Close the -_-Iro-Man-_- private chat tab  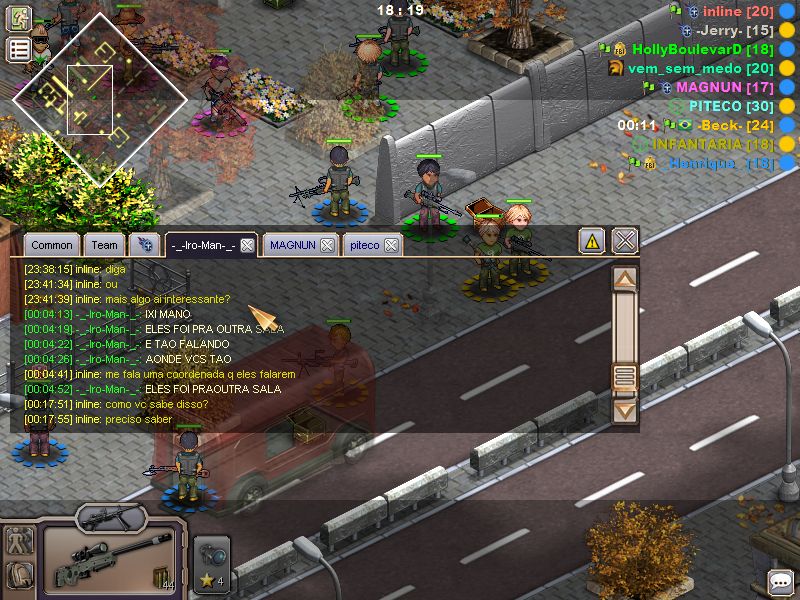point(247,245)
